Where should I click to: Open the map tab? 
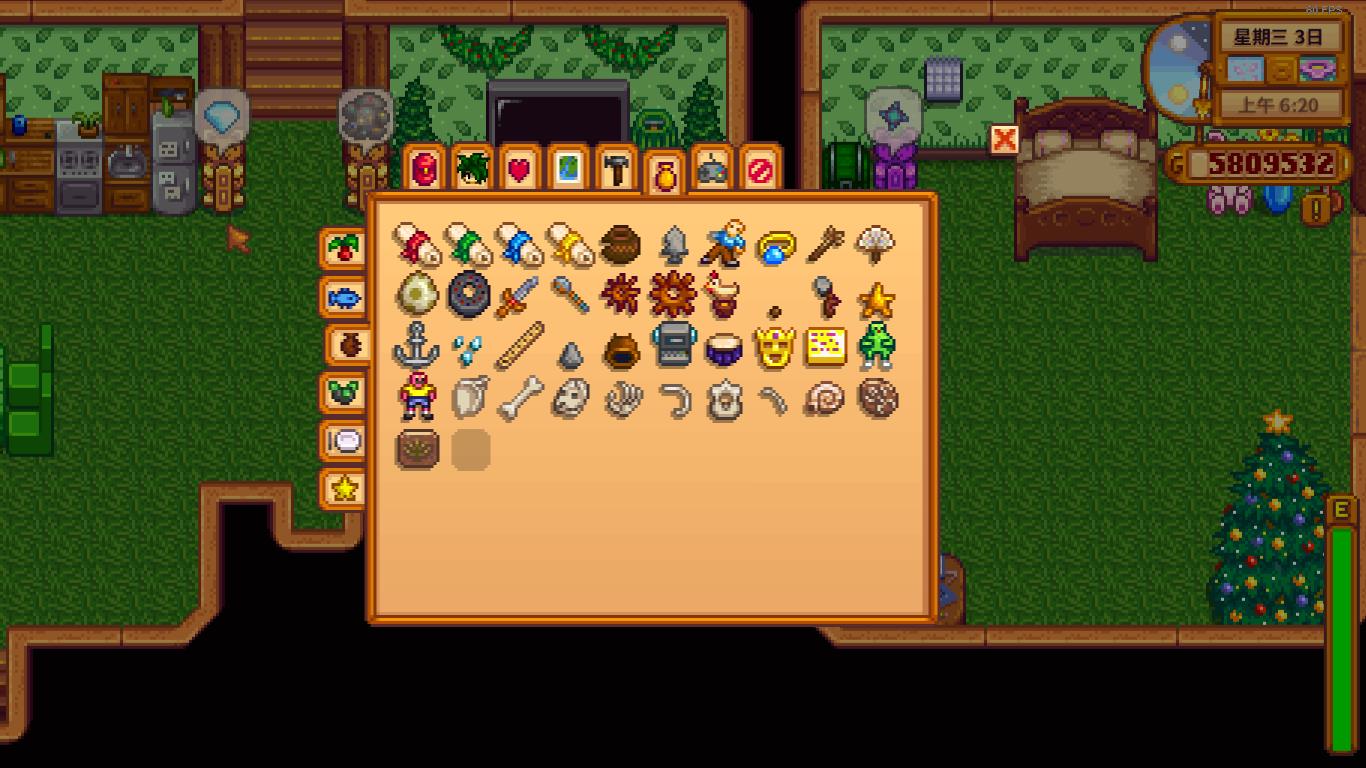point(567,169)
